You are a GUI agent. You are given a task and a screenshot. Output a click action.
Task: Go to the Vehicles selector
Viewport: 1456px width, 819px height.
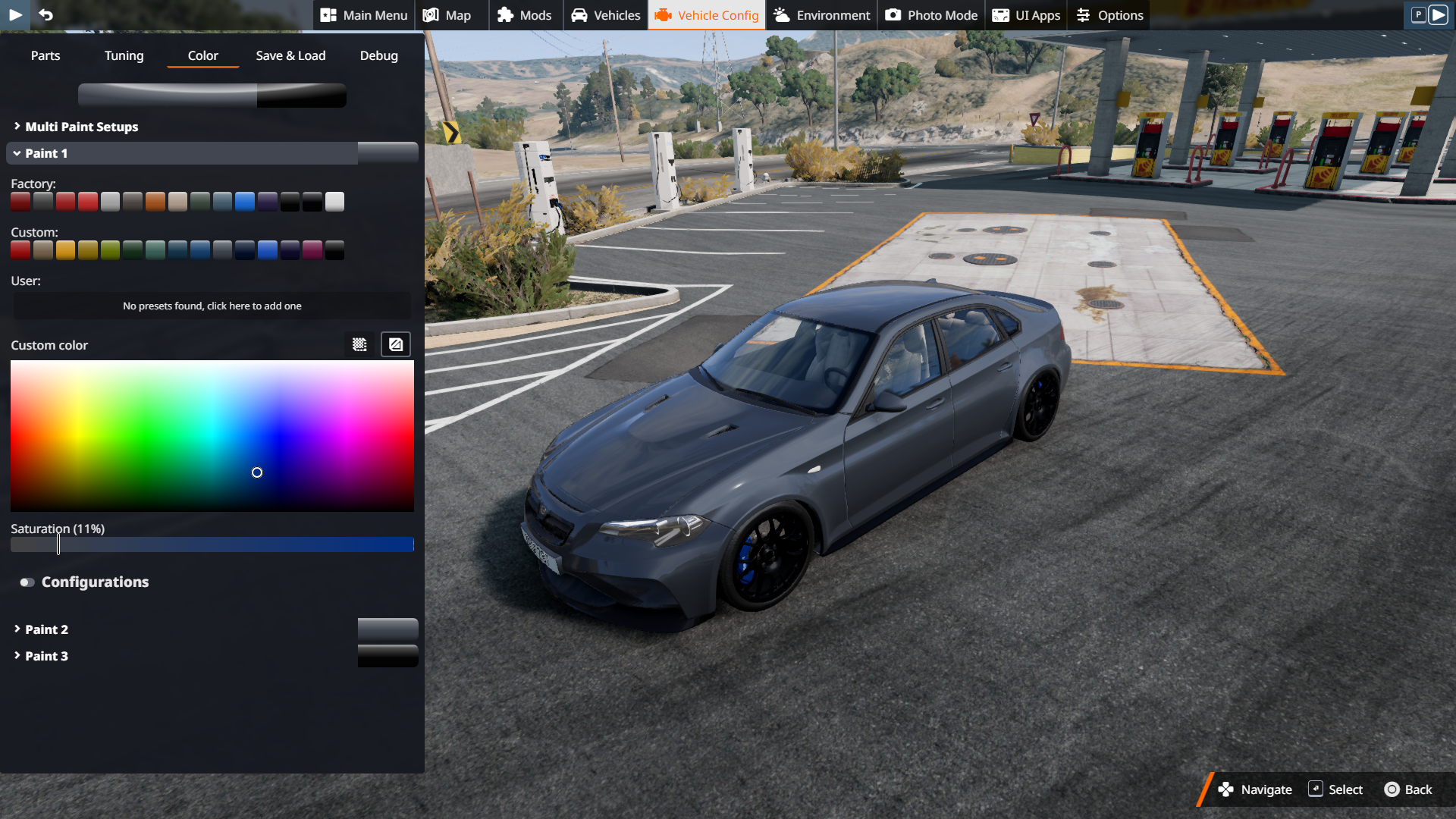coord(606,15)
